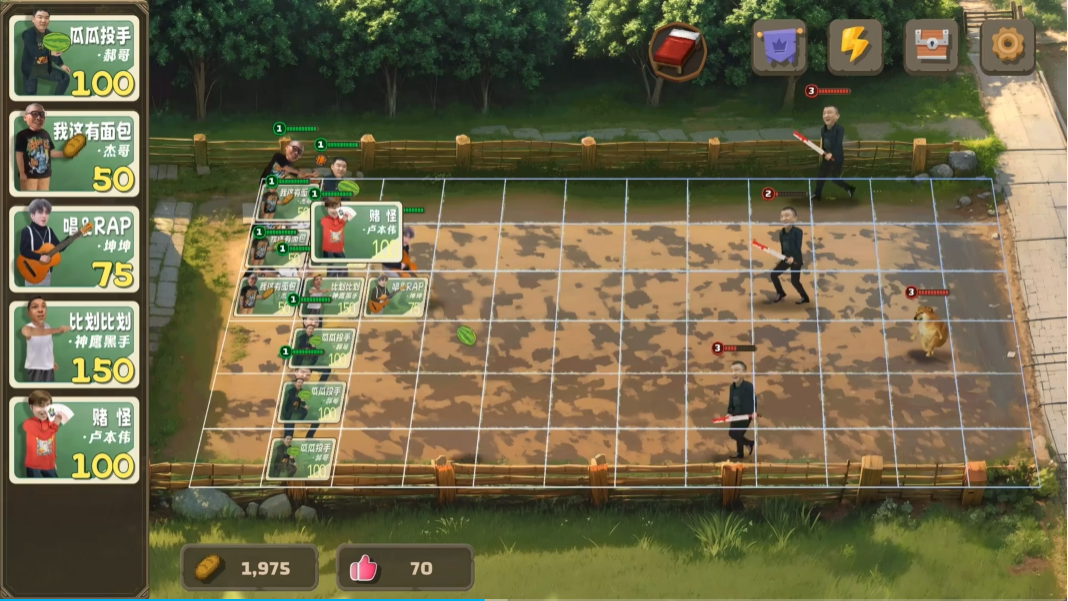Open the purple crown banner icon
Viewport: 1068px width, 601px height.
point(779,47)
